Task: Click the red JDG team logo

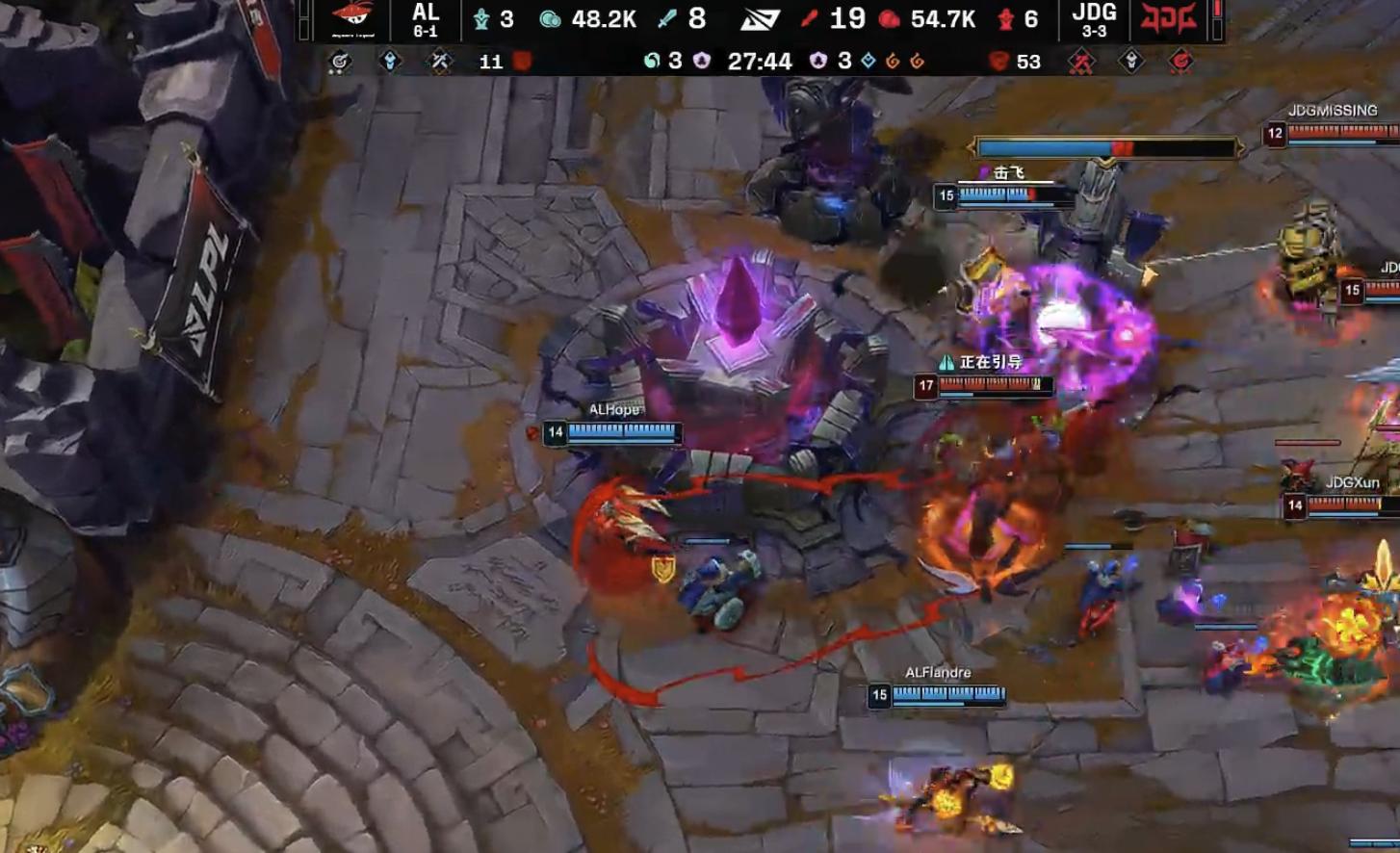Action: (1167, 18)
